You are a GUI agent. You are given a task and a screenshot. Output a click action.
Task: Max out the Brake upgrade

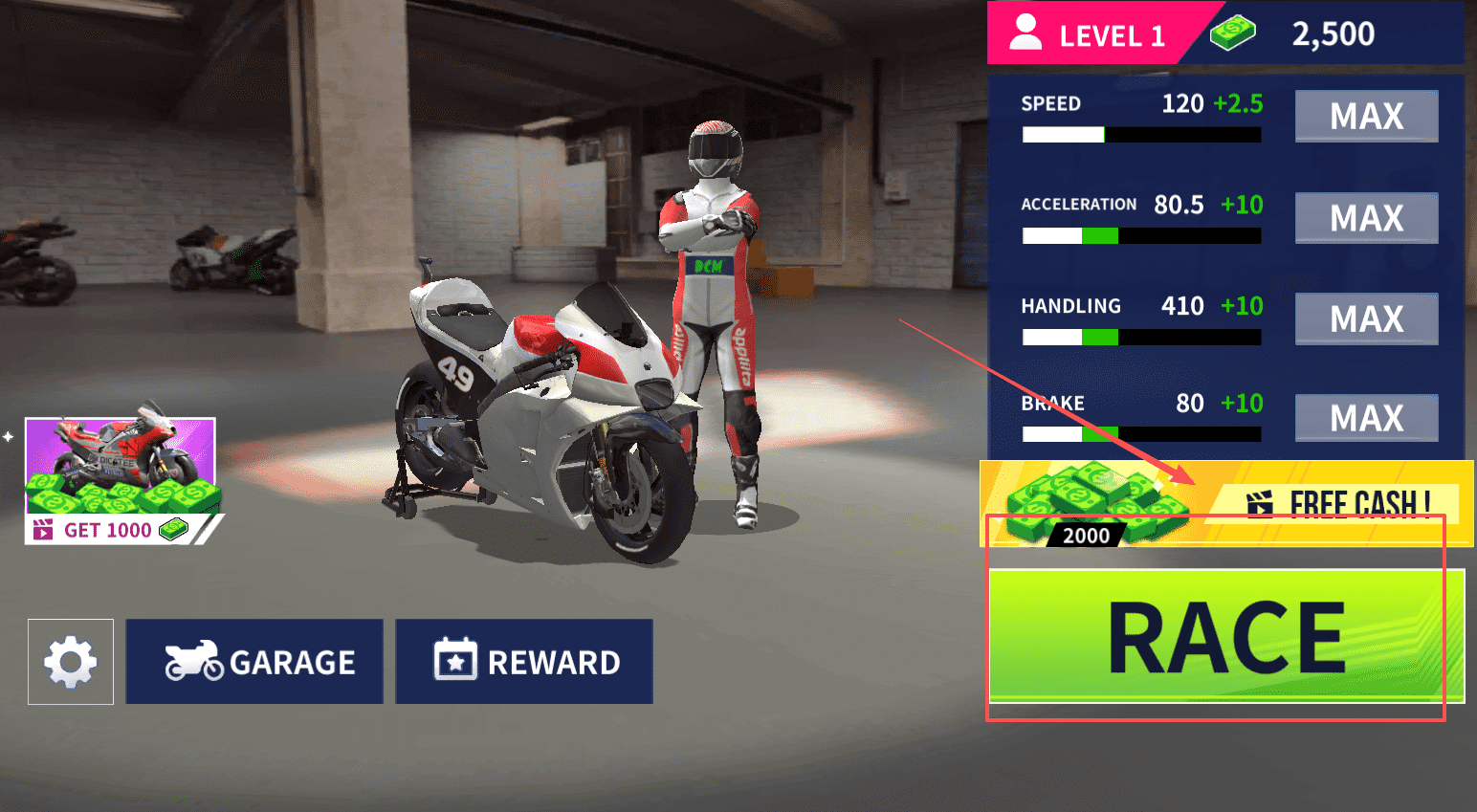(x=1366, y=418)
